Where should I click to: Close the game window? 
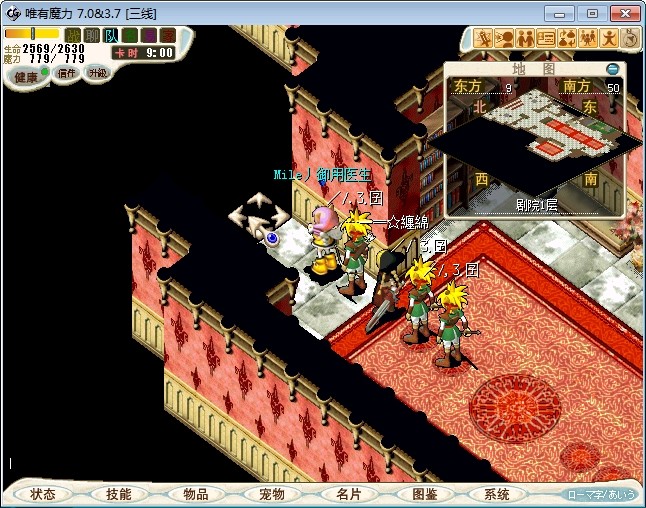tap(623, 13)
